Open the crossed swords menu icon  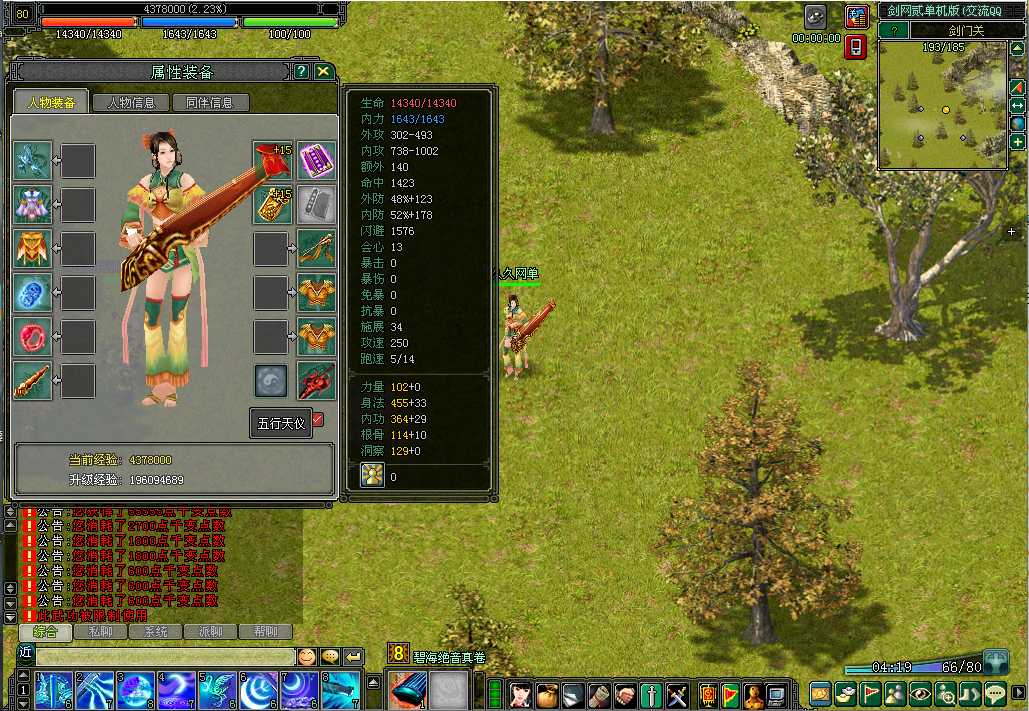click(x=677, y=692)
